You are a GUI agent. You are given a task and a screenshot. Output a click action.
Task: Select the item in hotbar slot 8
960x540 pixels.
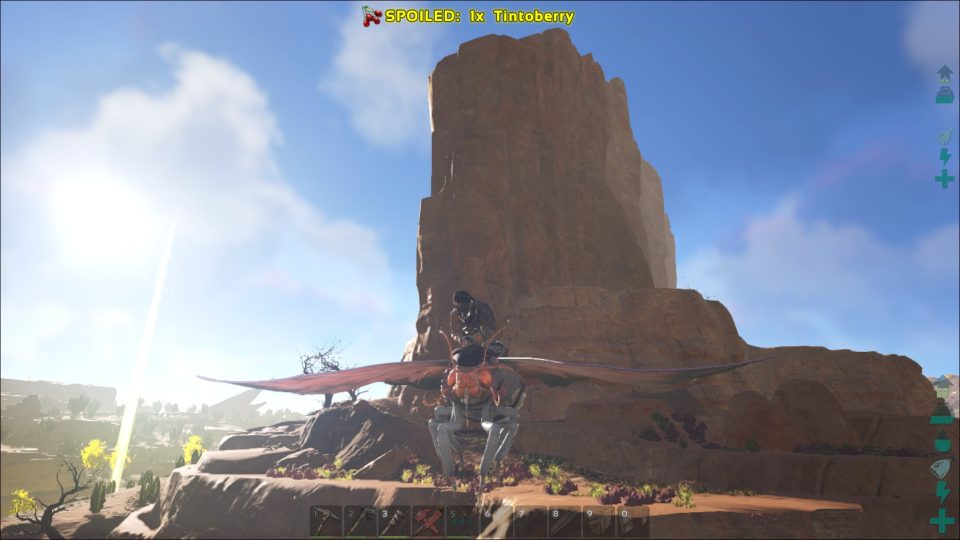565,522
